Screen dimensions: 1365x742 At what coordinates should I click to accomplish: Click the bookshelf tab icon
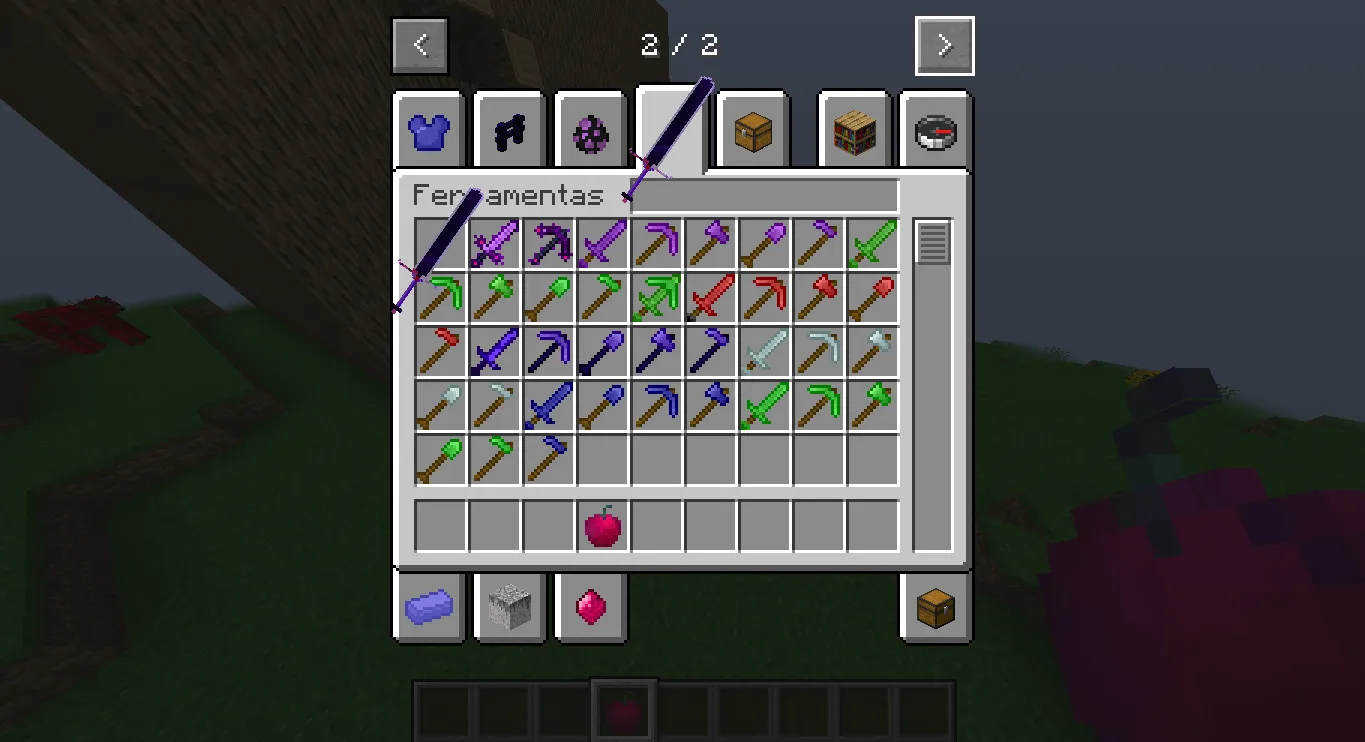tap(851, 131)
